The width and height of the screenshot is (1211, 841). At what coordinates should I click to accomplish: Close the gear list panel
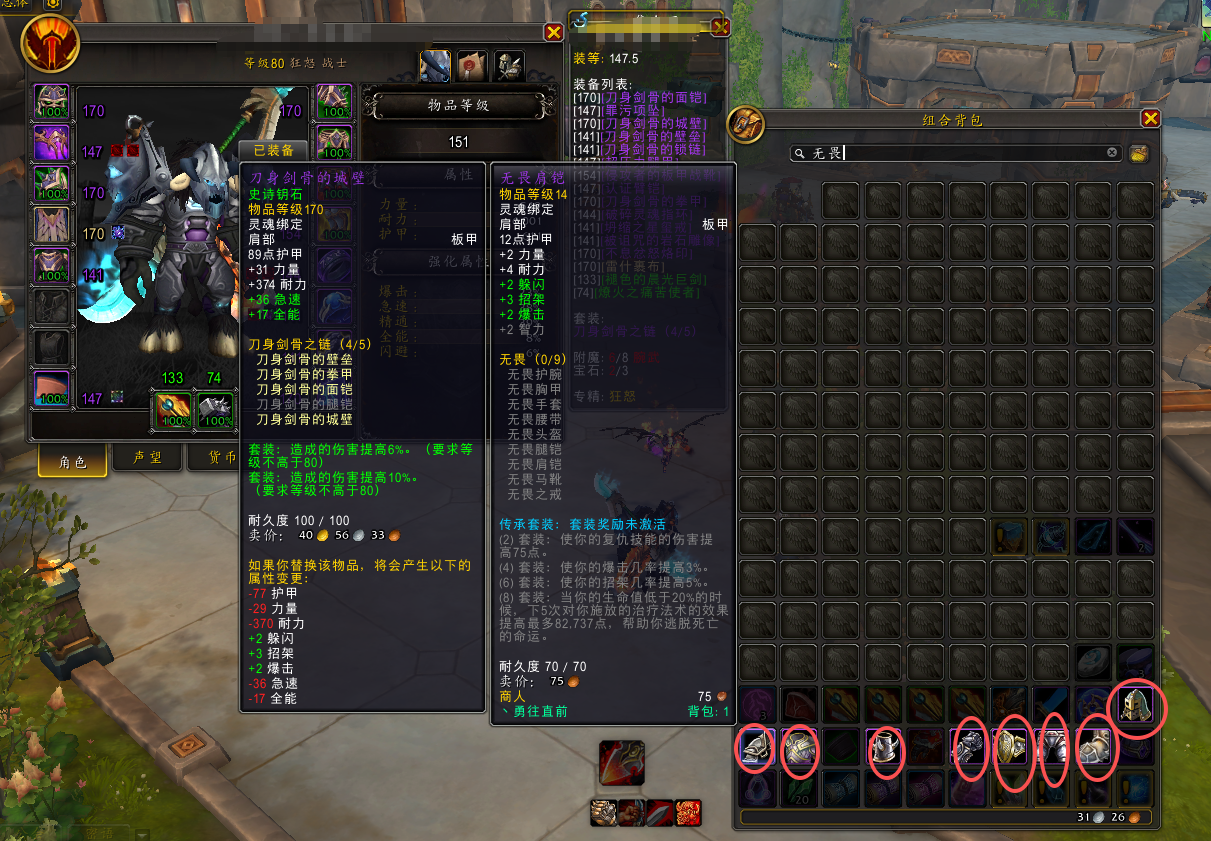pos(720,28)
